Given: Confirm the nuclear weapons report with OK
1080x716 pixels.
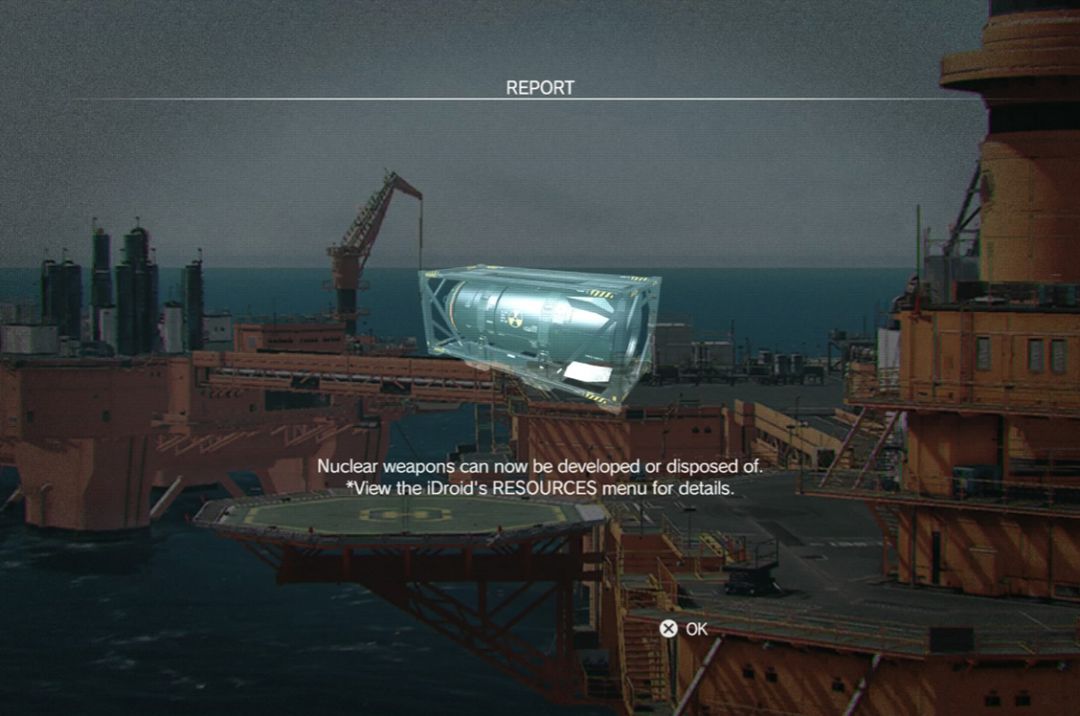Looking at the screenshot, I should click(684, 629).
